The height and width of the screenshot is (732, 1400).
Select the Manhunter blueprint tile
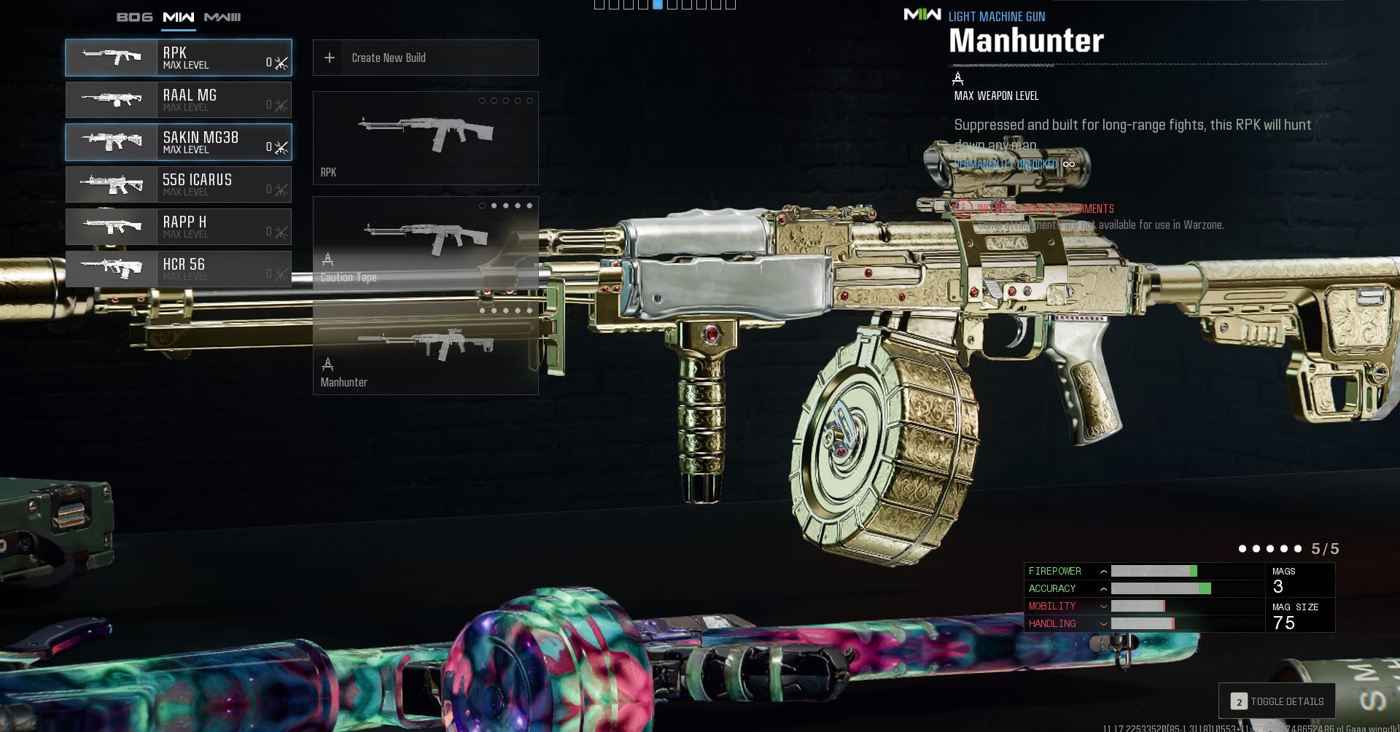click(x=425, y=348)
